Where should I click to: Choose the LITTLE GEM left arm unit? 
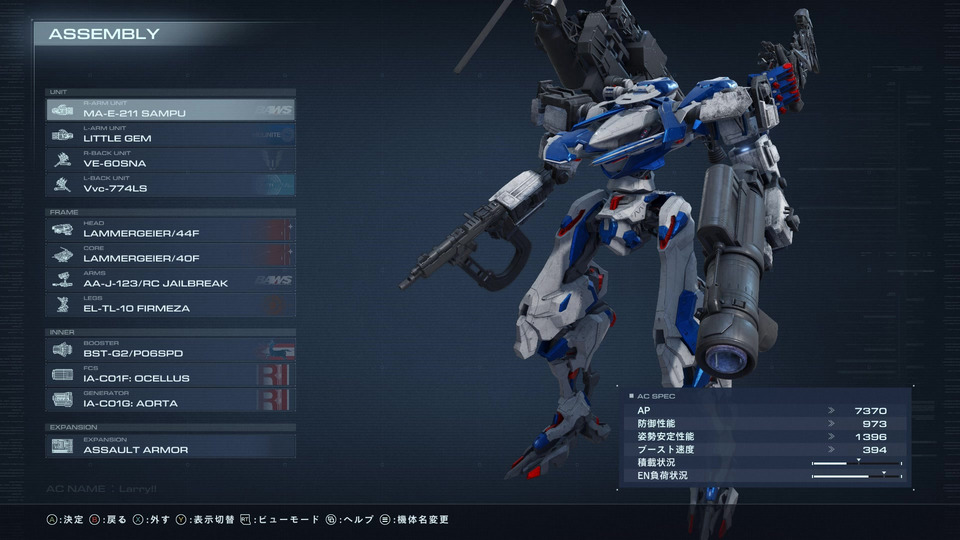[170, 135]
